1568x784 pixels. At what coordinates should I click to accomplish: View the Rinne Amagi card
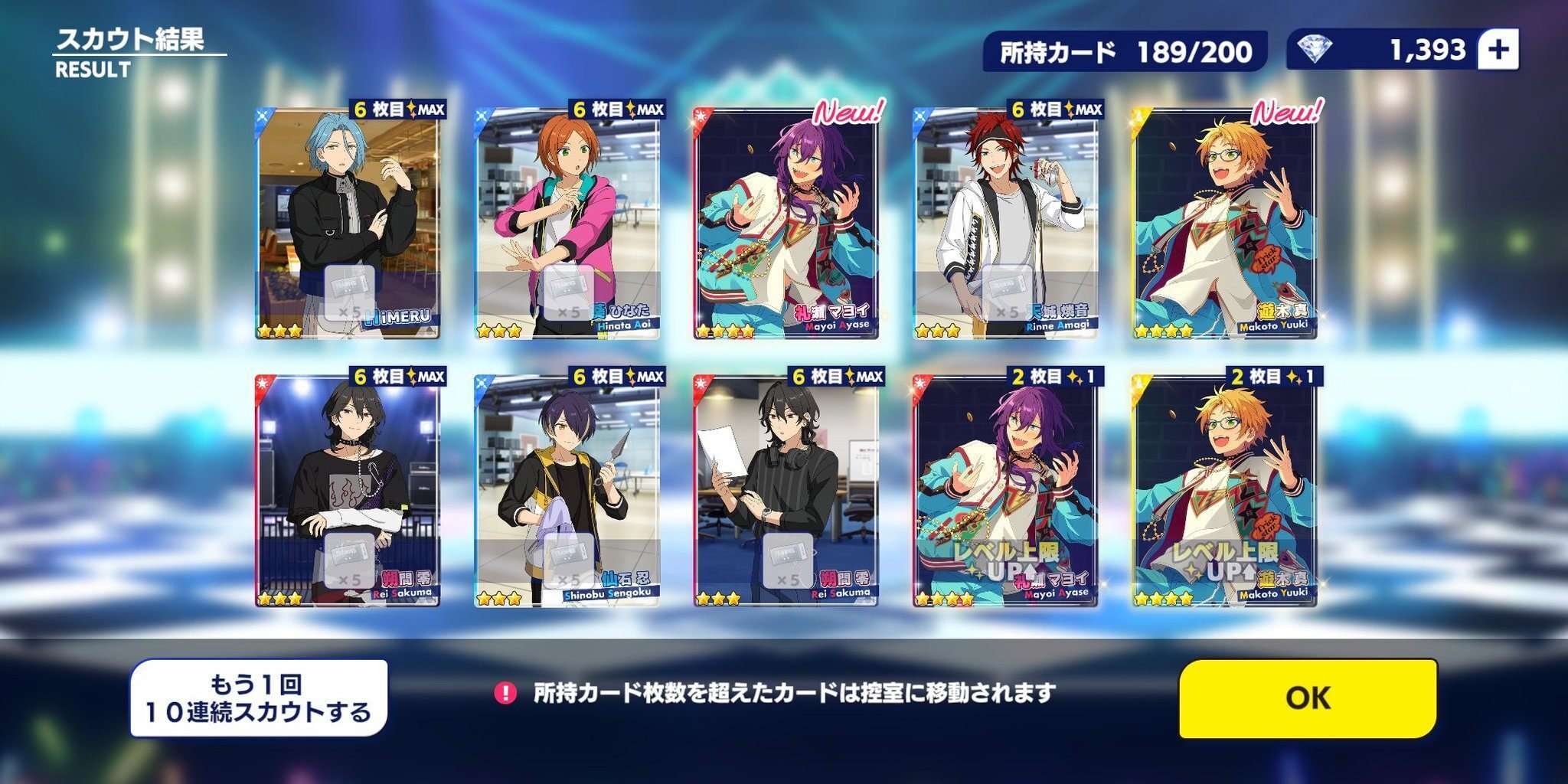click(1005, 222)
